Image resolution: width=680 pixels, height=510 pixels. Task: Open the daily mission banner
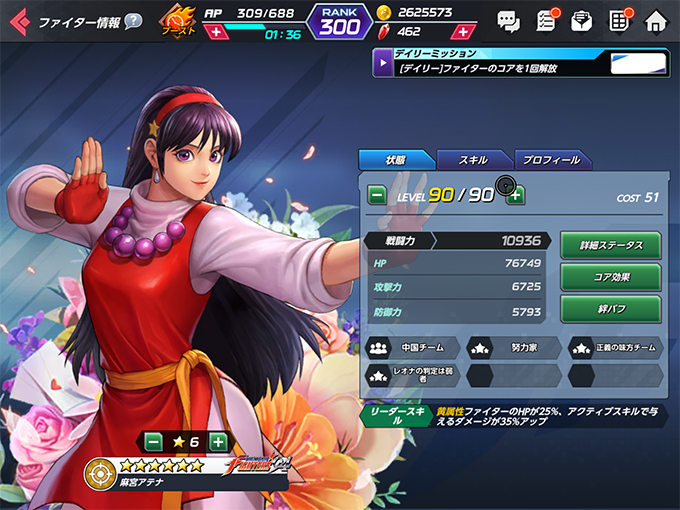click(x=520, y=63)
